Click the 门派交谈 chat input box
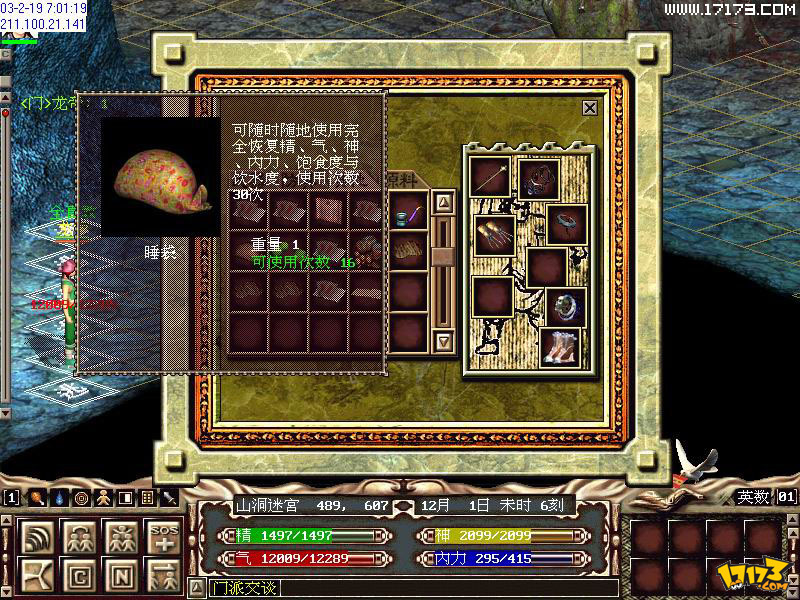 point(400,587)
